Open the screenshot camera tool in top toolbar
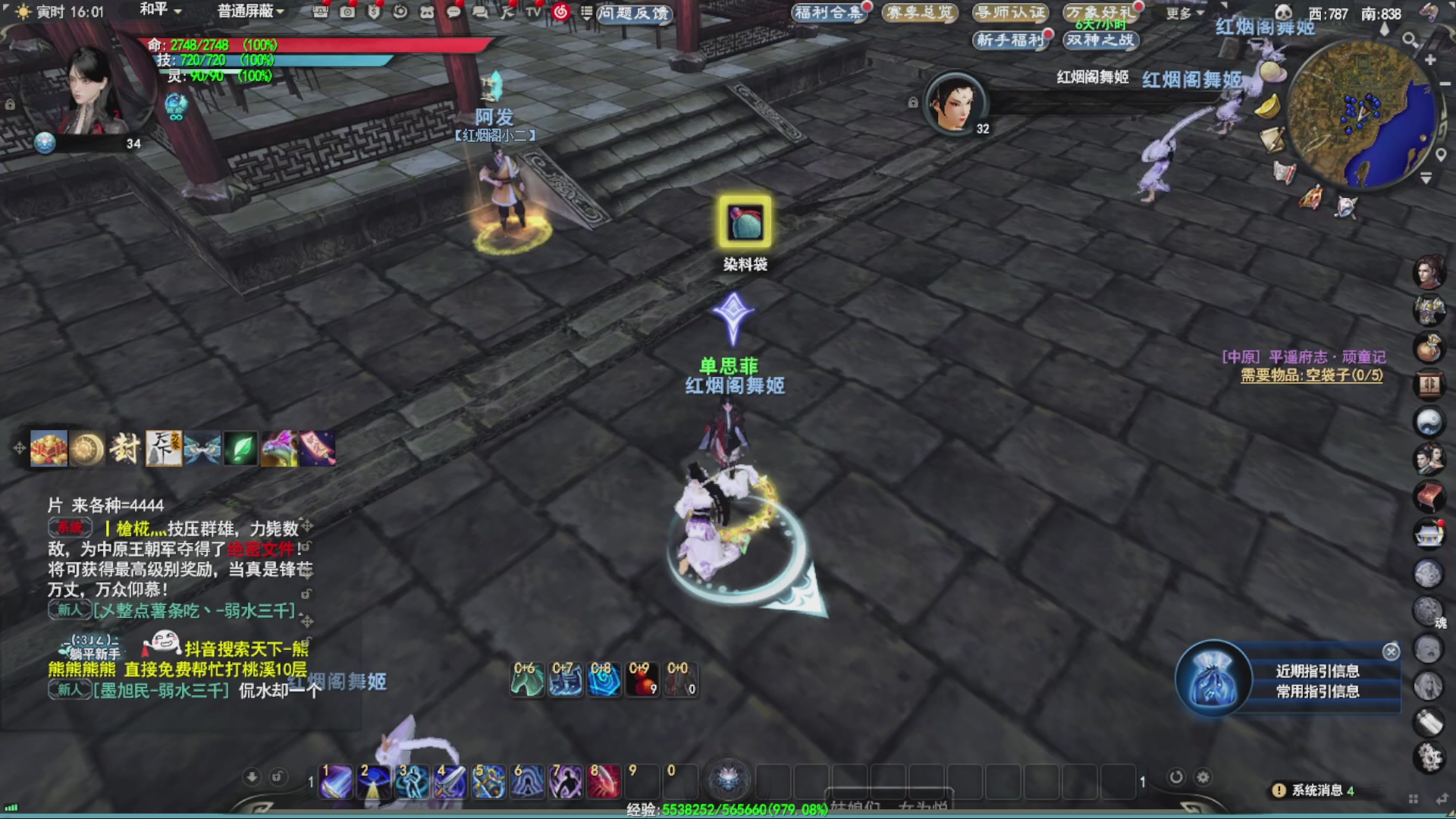Image resolution: width=1456 pixels, height=819 pixels. 348,12
